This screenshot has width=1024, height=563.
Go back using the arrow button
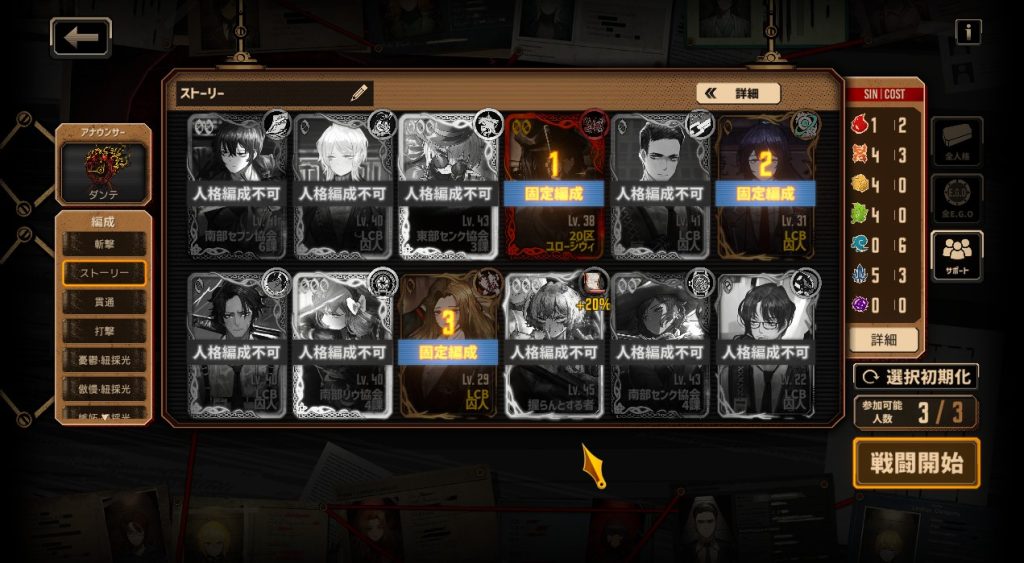coord(81,37)
